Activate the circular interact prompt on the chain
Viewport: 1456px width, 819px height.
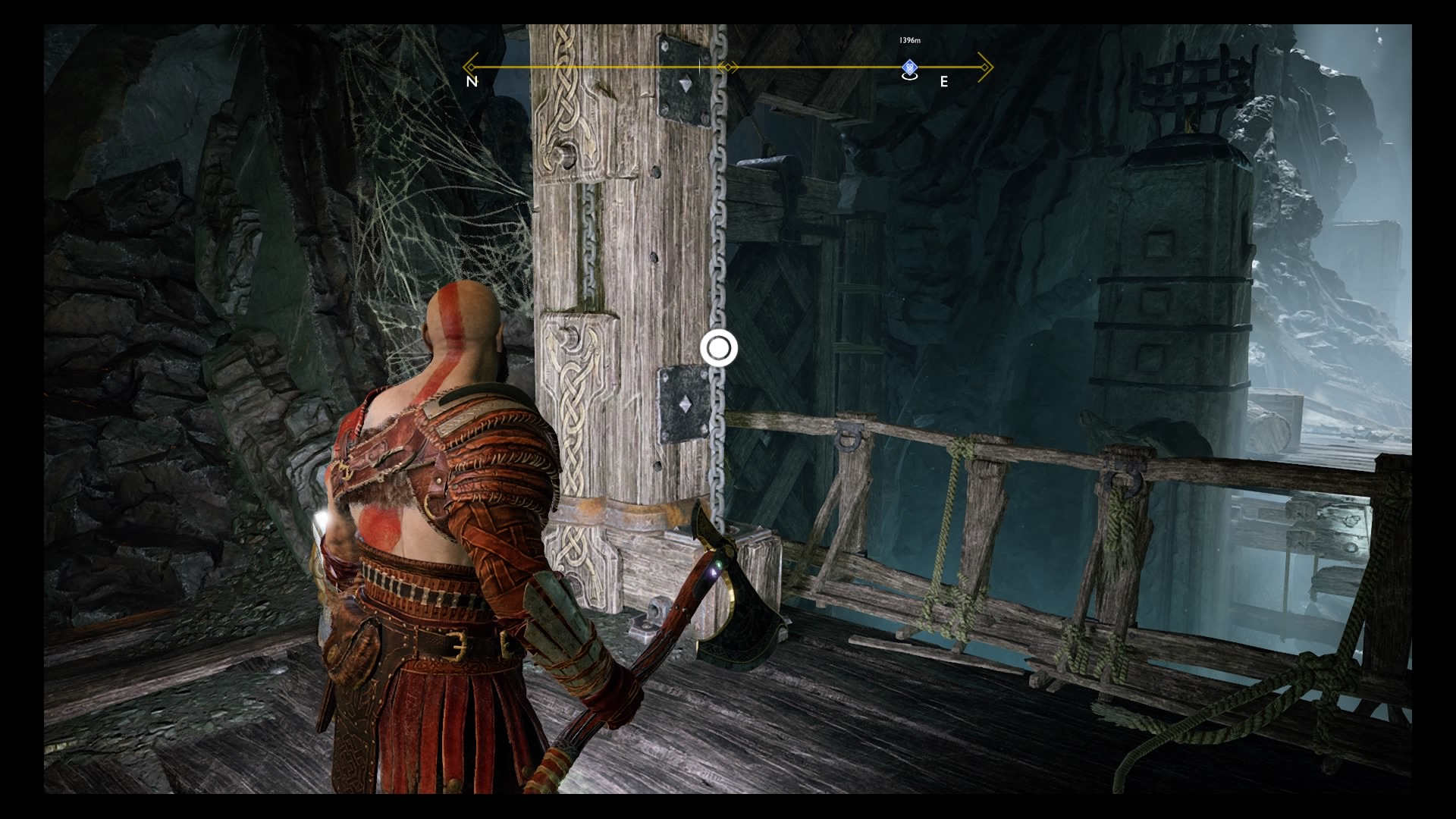click(x=717, y=349)
